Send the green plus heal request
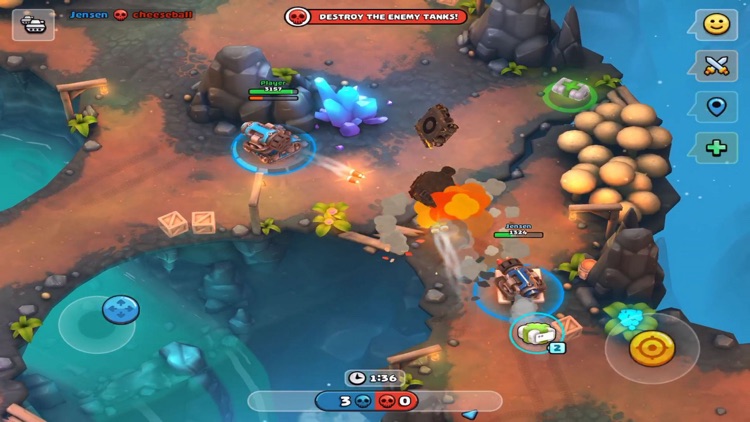This screenshot has height=422, width=750. pyautogui.click(x=715, y=148)
